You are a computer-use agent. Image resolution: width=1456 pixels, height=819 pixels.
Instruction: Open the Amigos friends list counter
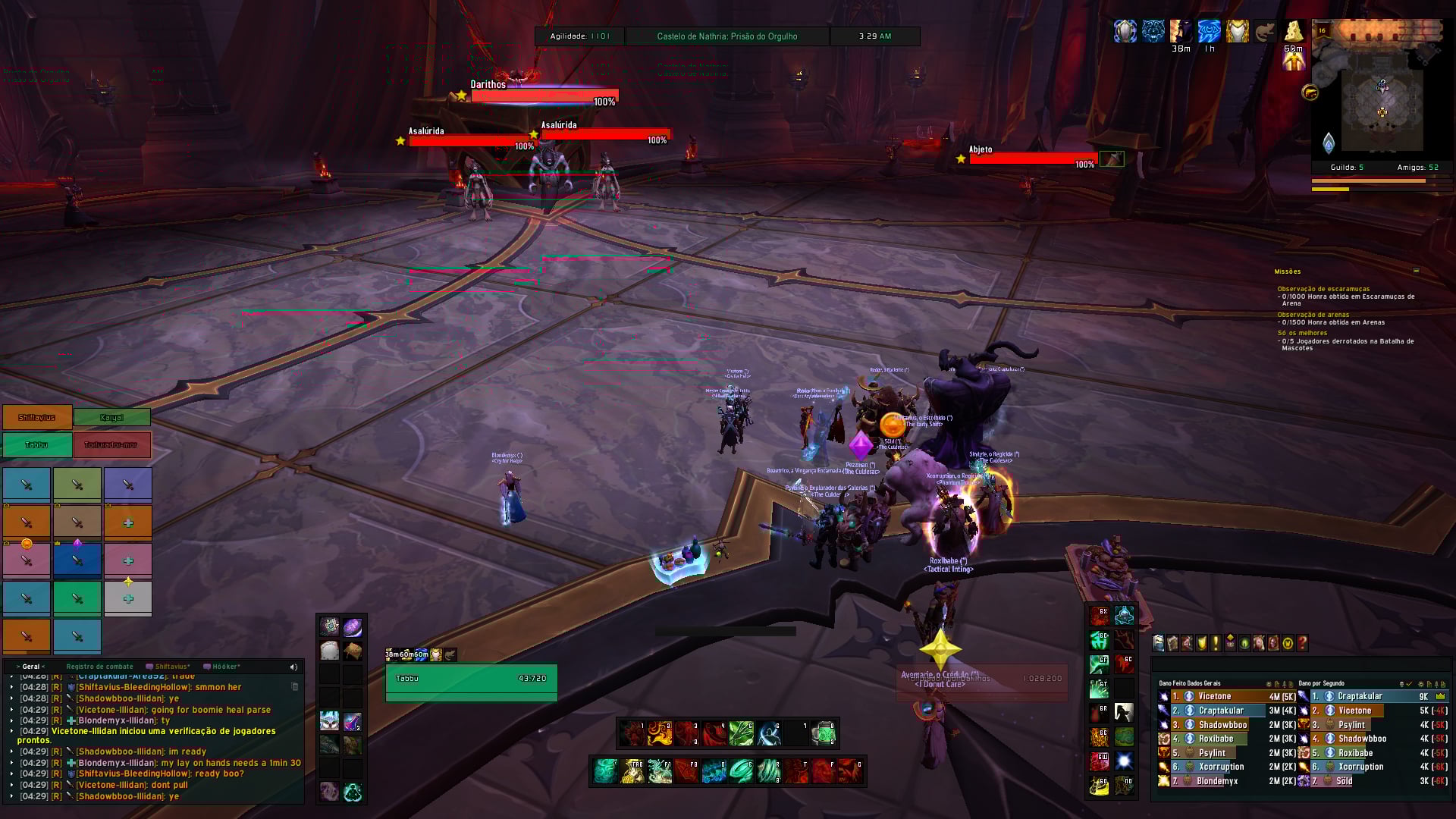point(1417,167)
